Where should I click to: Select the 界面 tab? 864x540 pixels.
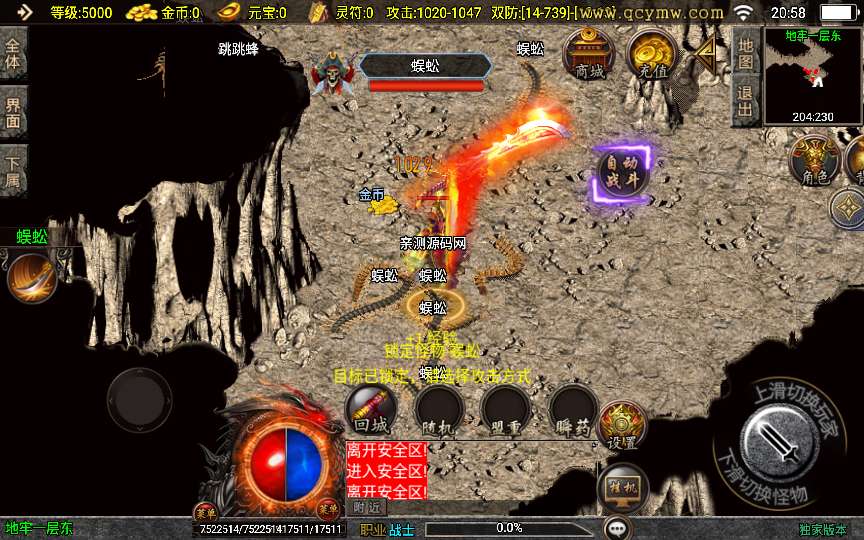point(13,111)
